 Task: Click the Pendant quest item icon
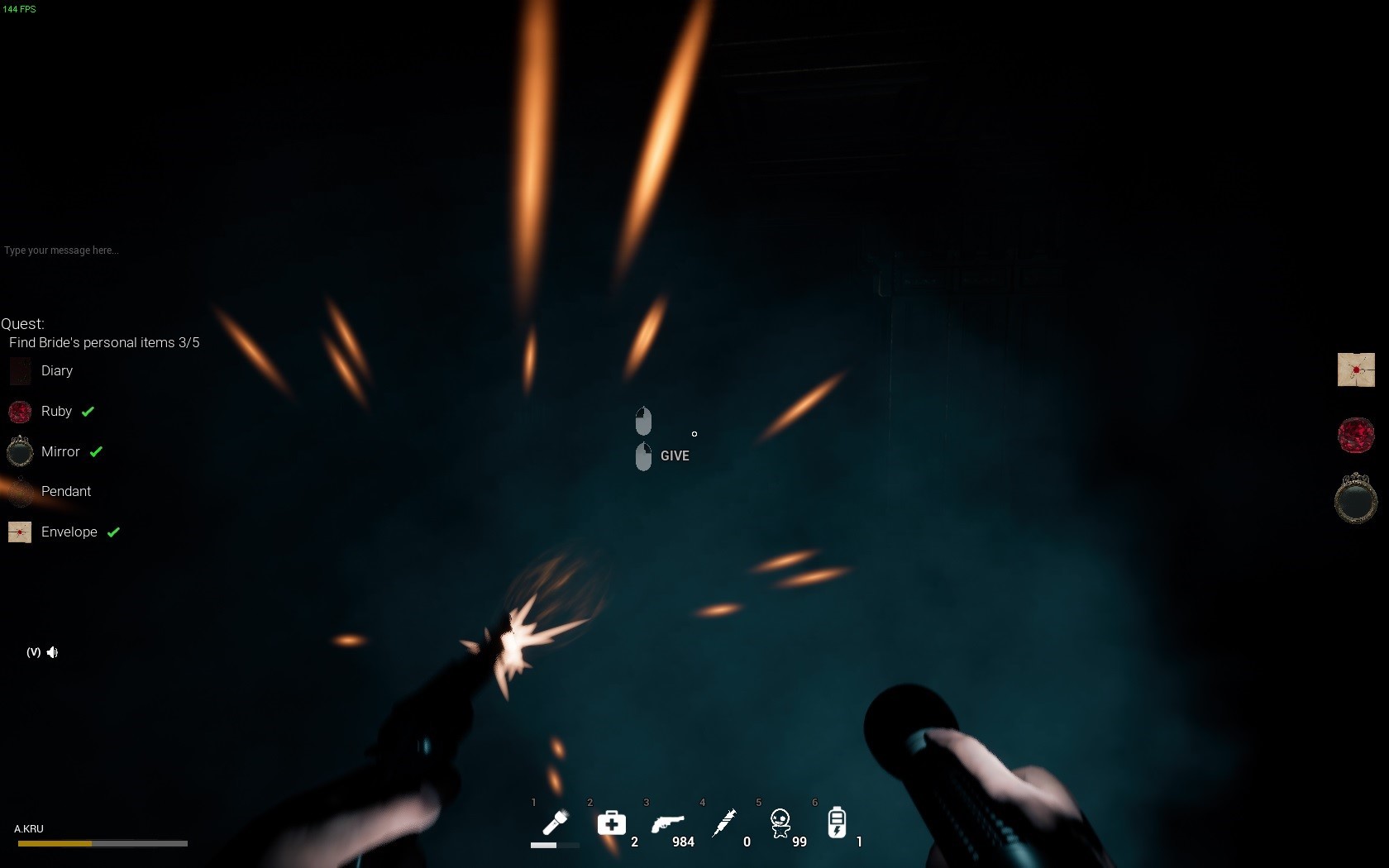[18, 491]
